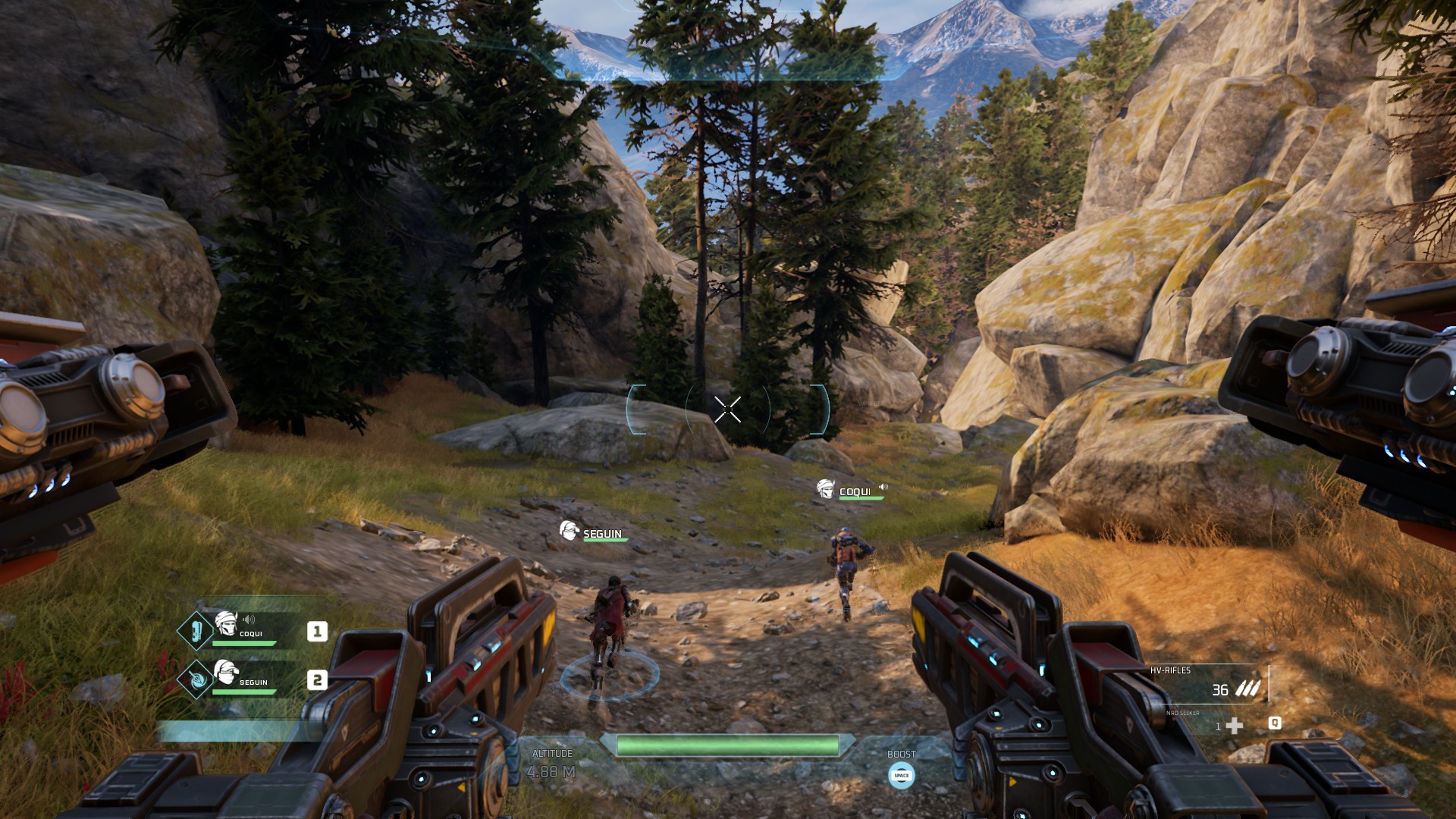
Task: Select the Coqui name tag floating above teammate
Action: pos(854,492)
